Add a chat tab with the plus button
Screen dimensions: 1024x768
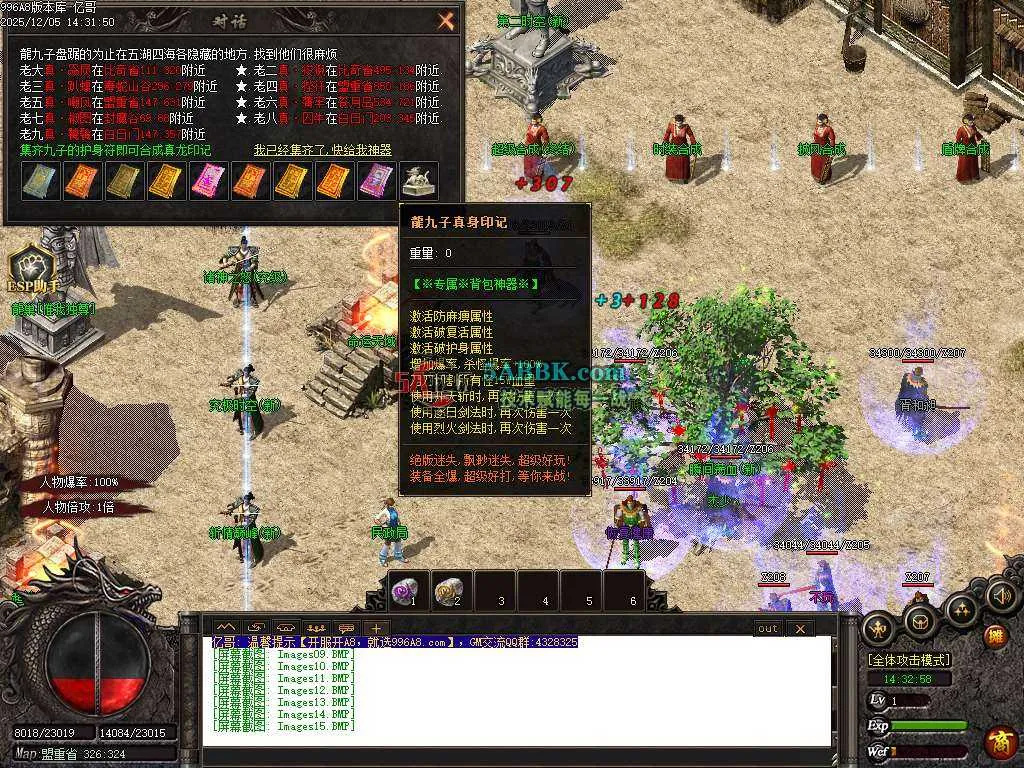coord(376,628)
